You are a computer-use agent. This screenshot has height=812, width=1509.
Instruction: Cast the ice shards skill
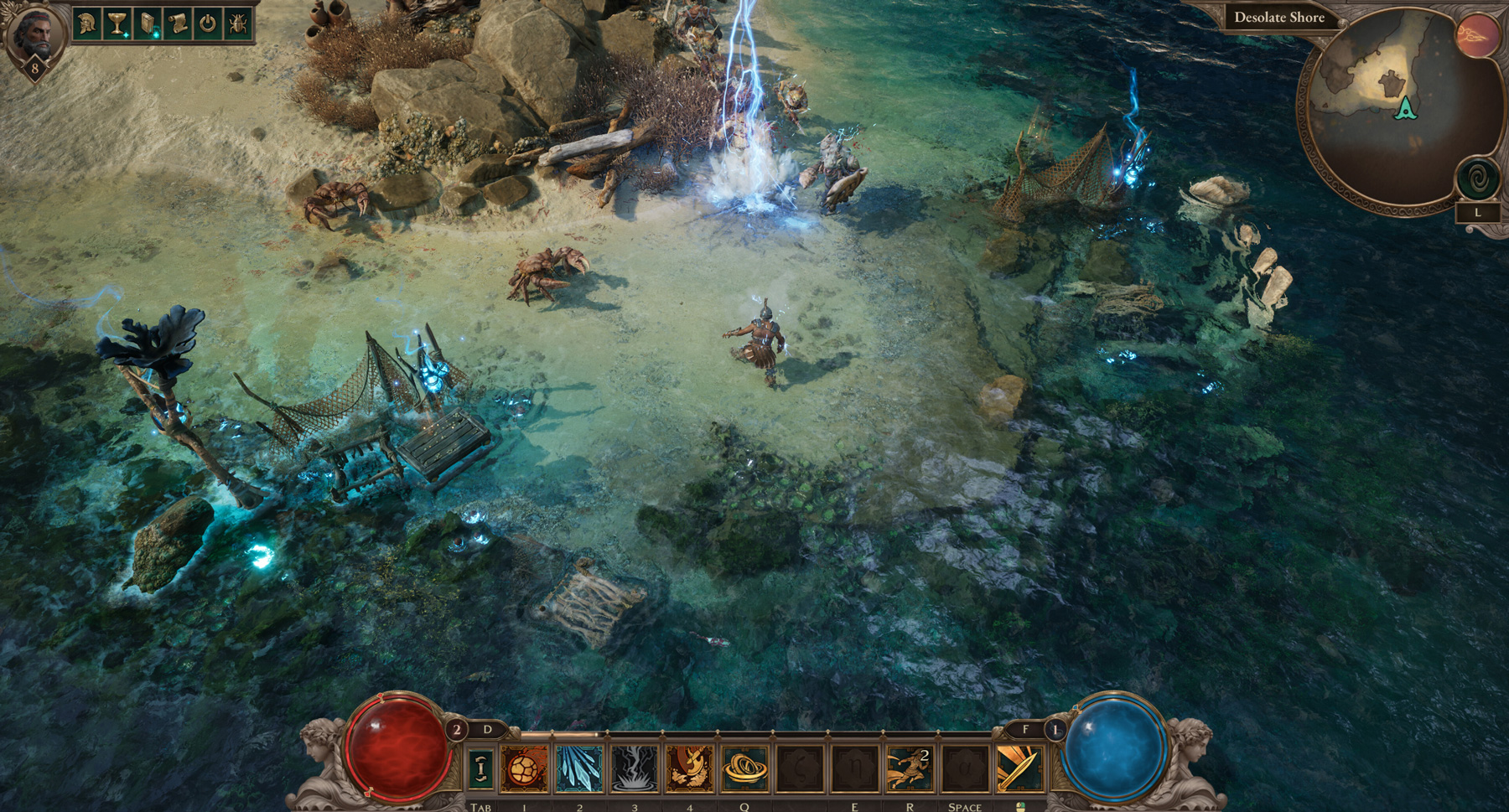point(579,768)
